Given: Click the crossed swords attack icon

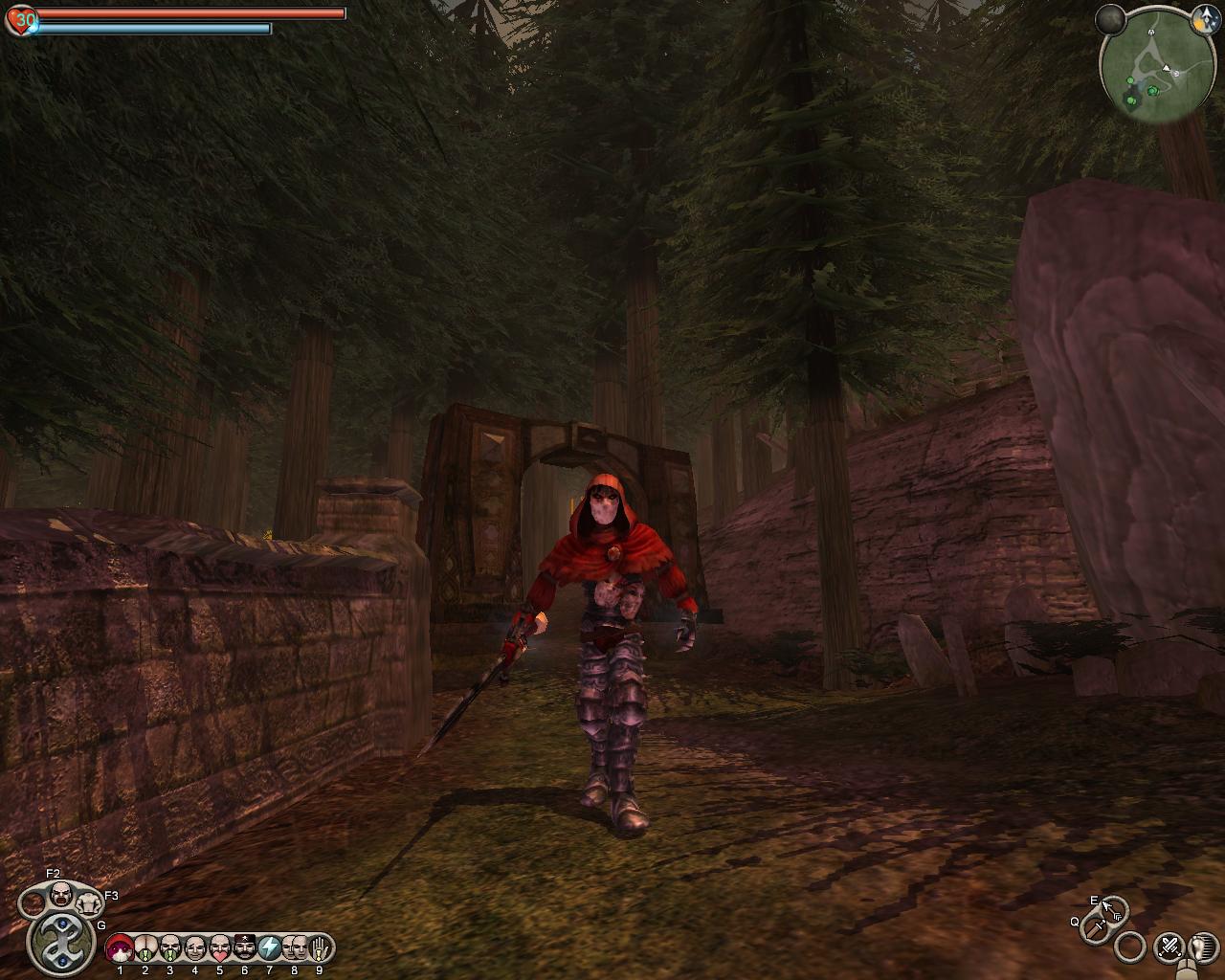Looking at the screenshot, I should [x=1169, y=947].
